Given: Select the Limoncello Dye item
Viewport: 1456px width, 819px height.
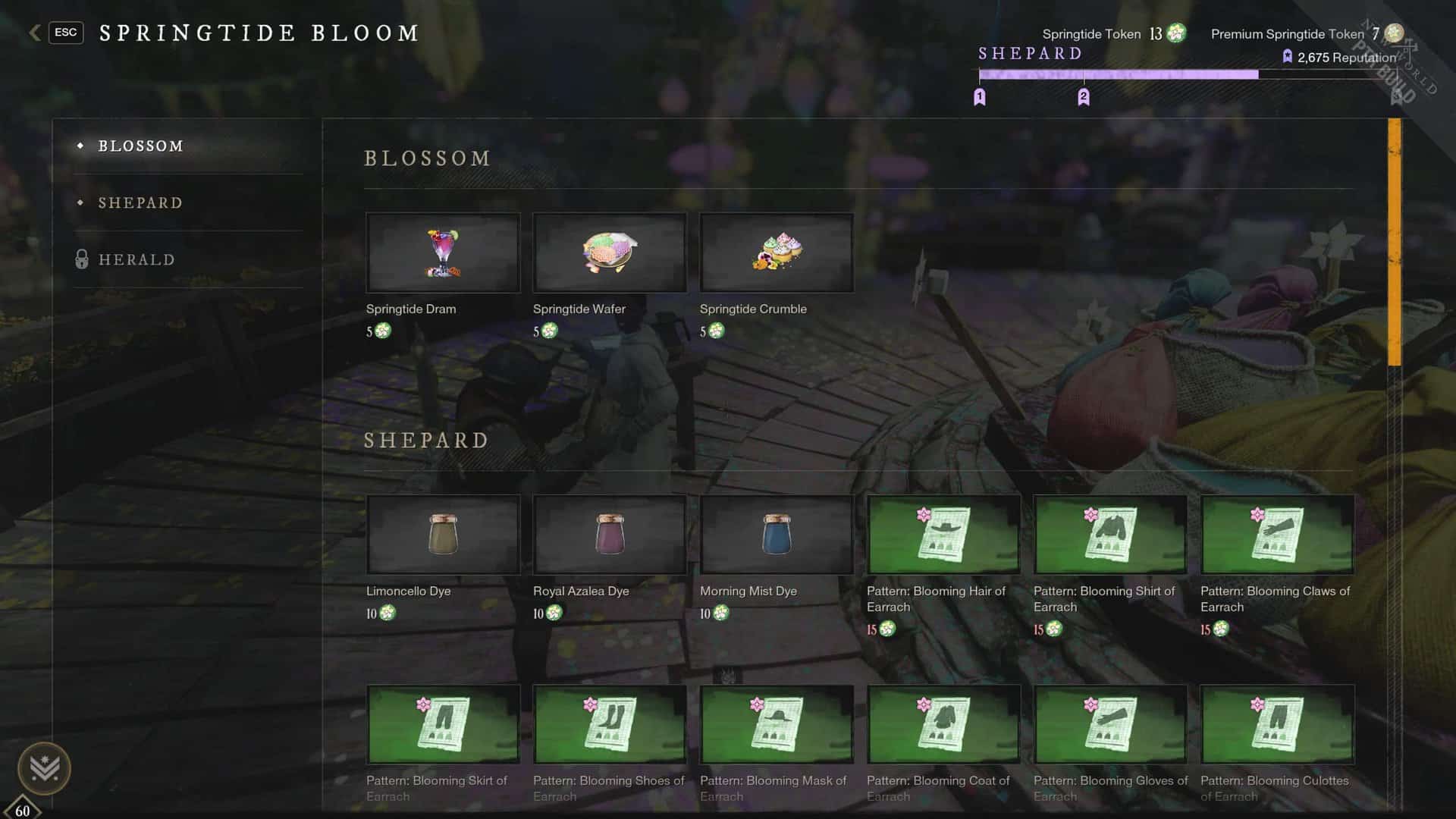Looking at the screenshot, I should click(443, 535).
